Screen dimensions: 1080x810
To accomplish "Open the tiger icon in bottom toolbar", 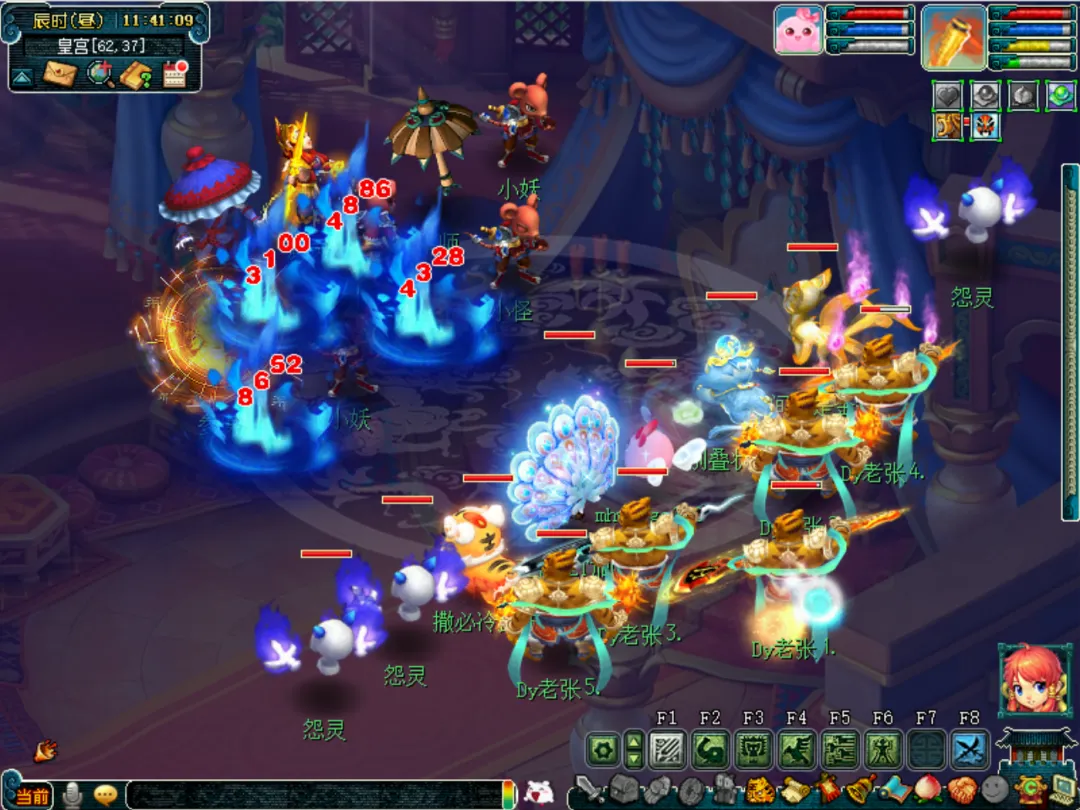I will pos(760,790).
